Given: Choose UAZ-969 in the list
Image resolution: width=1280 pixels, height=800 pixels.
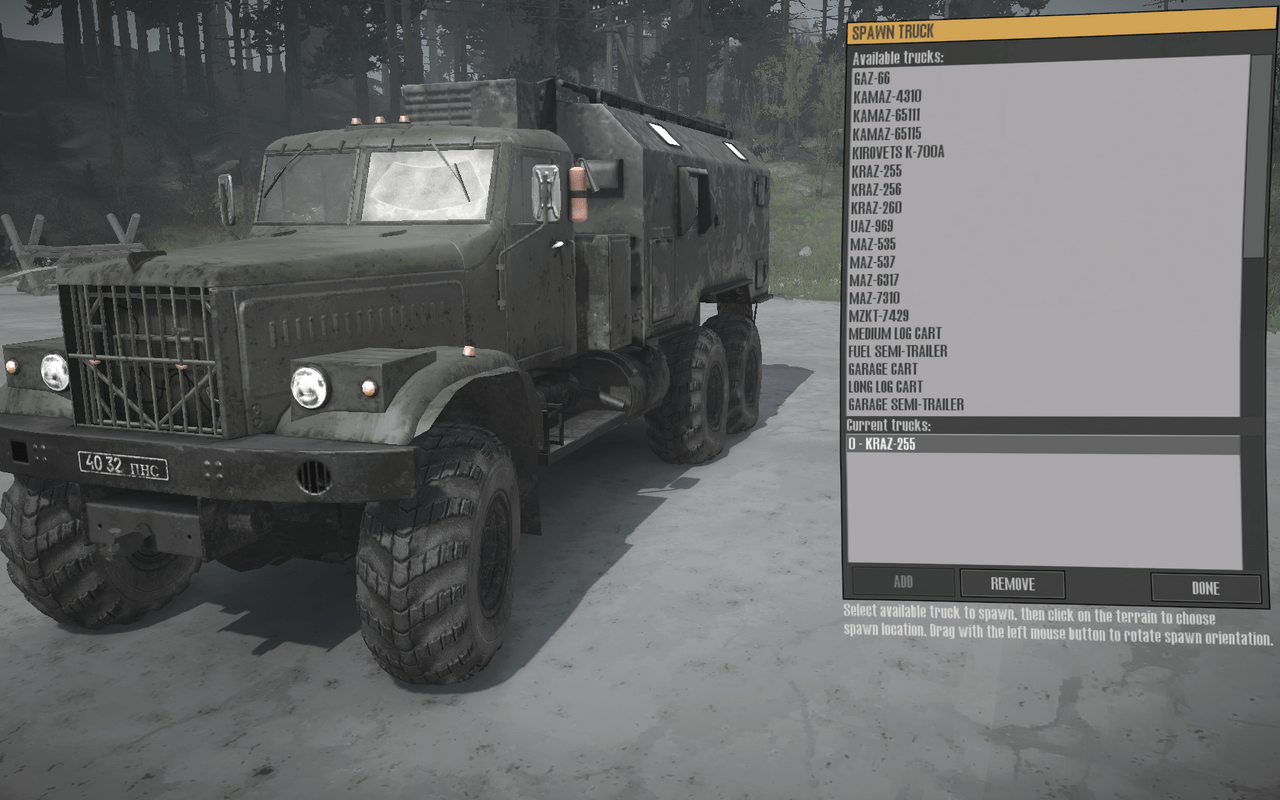Looking at the screenshot, I should [x=871, y=226].
